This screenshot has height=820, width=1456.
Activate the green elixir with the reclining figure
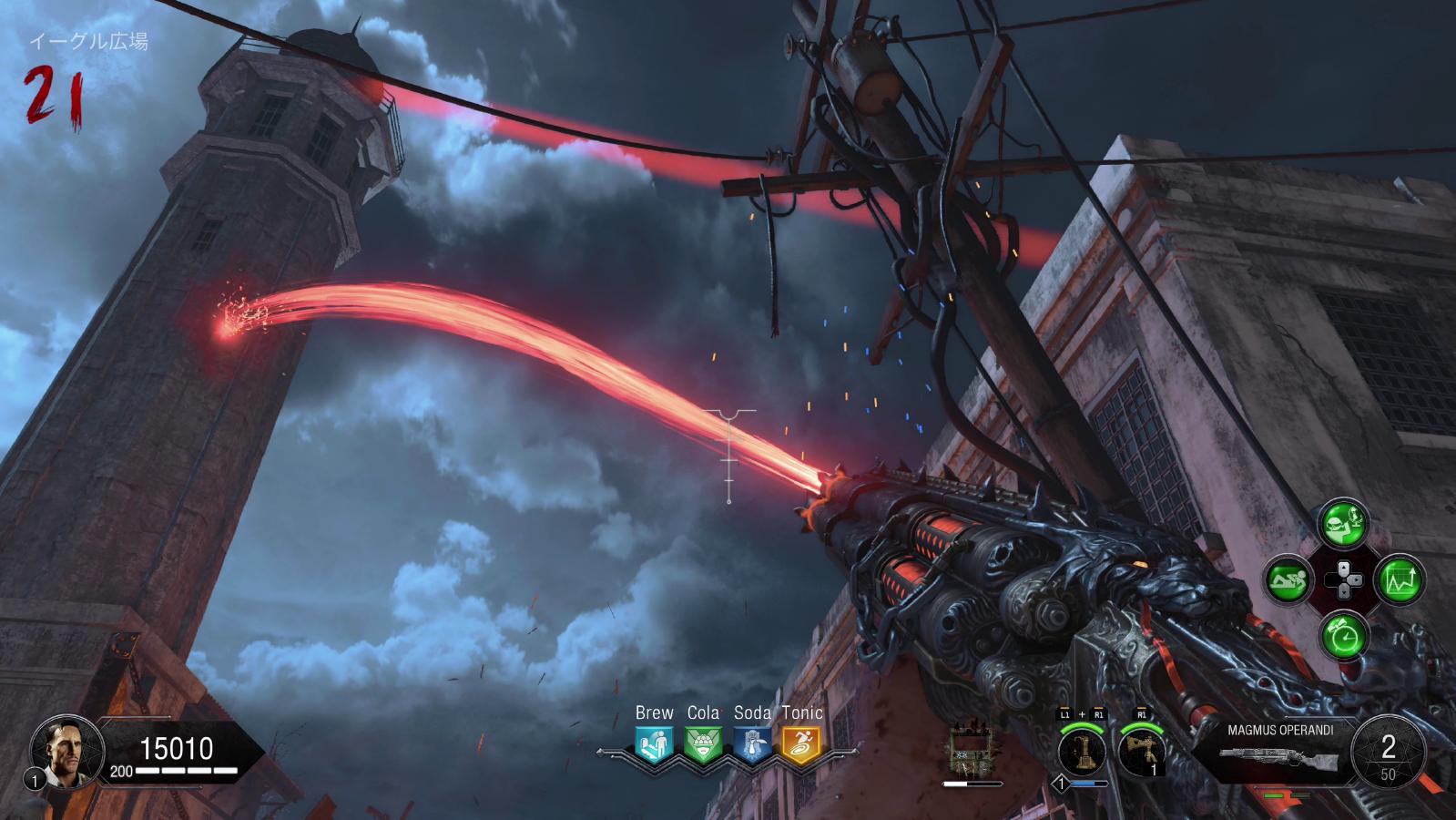pos(1288,579)
